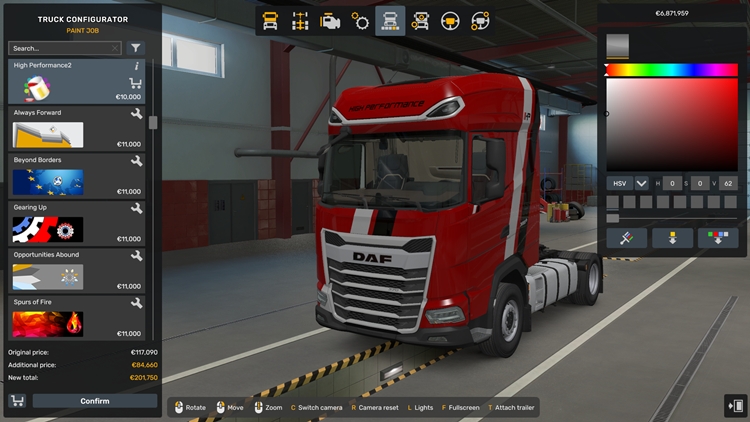Choose the Beyond Borders paint job
Viewport: 750px width, 422px height.
[x=76, y=175]
